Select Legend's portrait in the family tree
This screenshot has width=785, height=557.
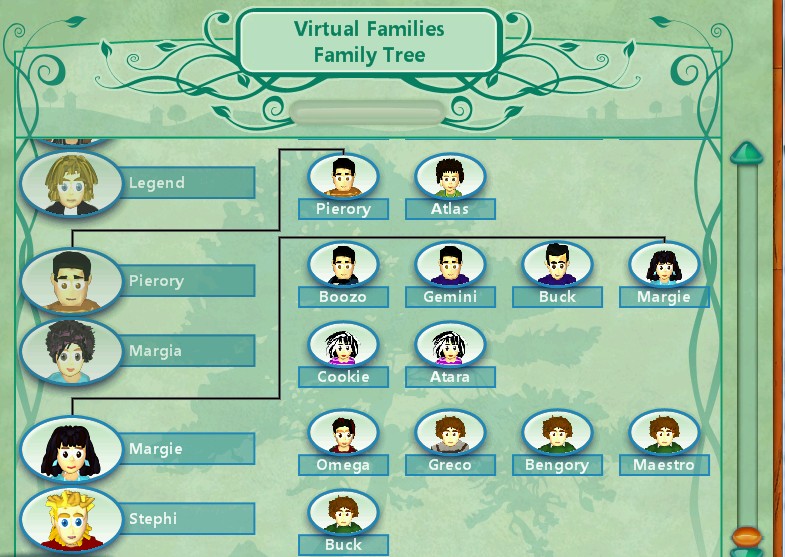pos(70,183)
